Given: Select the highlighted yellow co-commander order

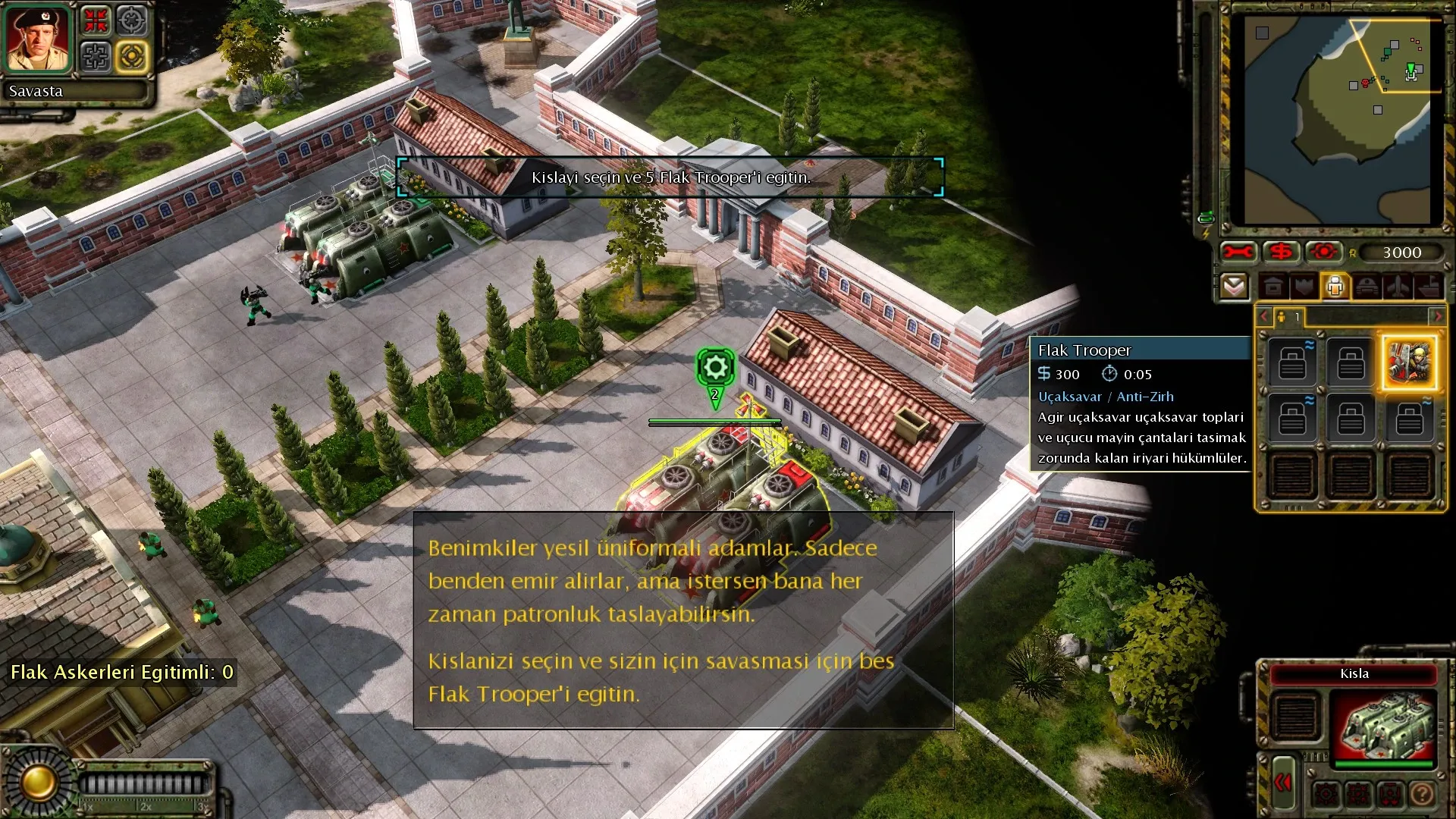Looking at the screenshot, I should 132,56.
